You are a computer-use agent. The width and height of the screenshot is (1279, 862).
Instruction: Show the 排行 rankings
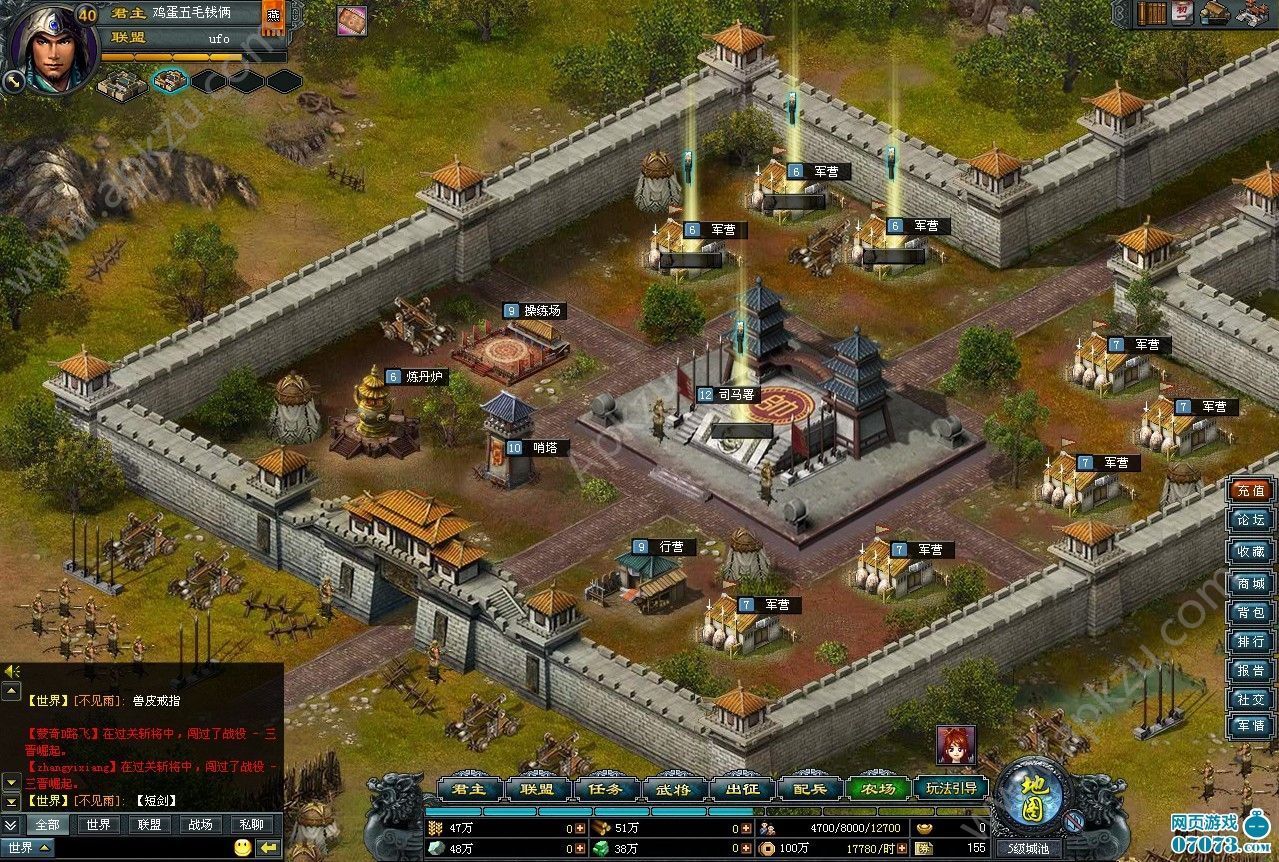pos(1250,641)
